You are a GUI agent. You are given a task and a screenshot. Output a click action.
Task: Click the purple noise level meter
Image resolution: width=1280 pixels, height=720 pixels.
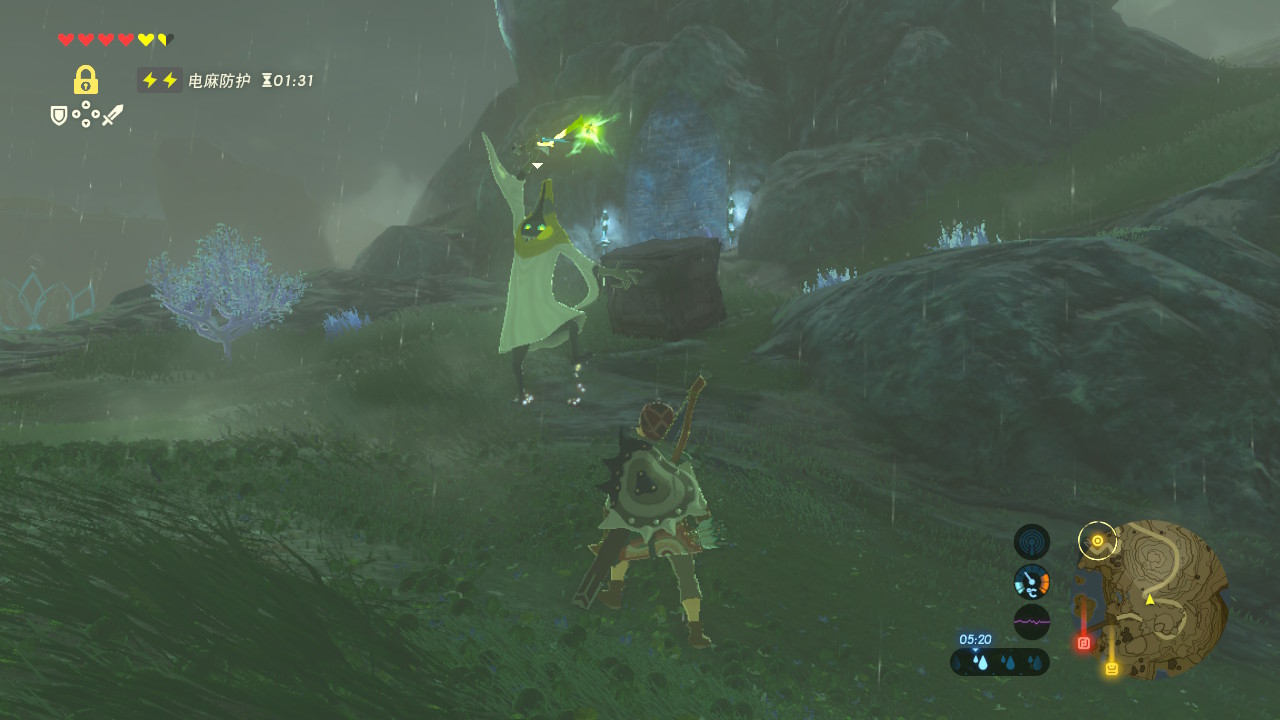click(1031, 621)
